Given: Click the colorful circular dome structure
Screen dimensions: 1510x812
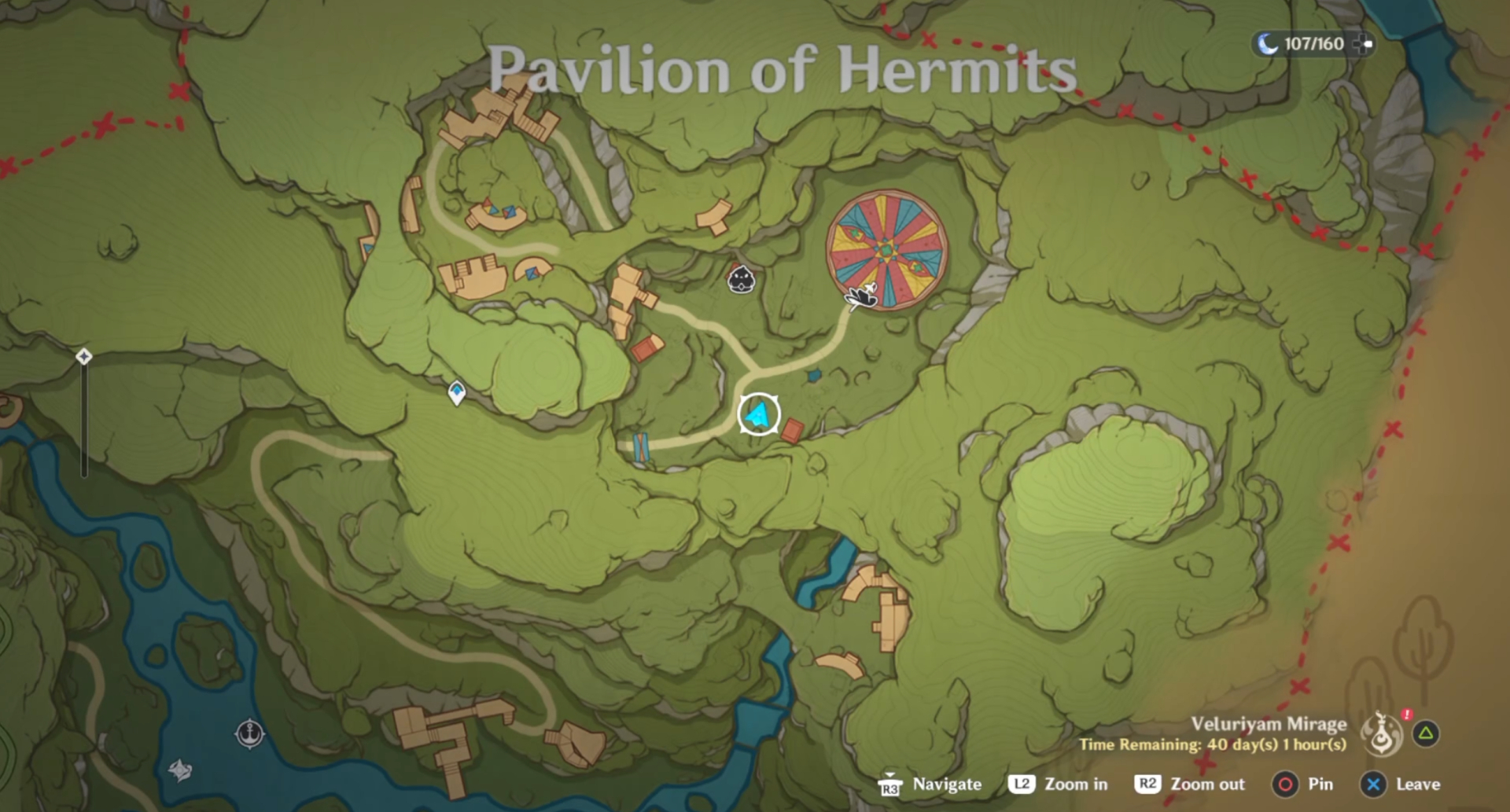Looking at the screenshot, I should [887, 248].
